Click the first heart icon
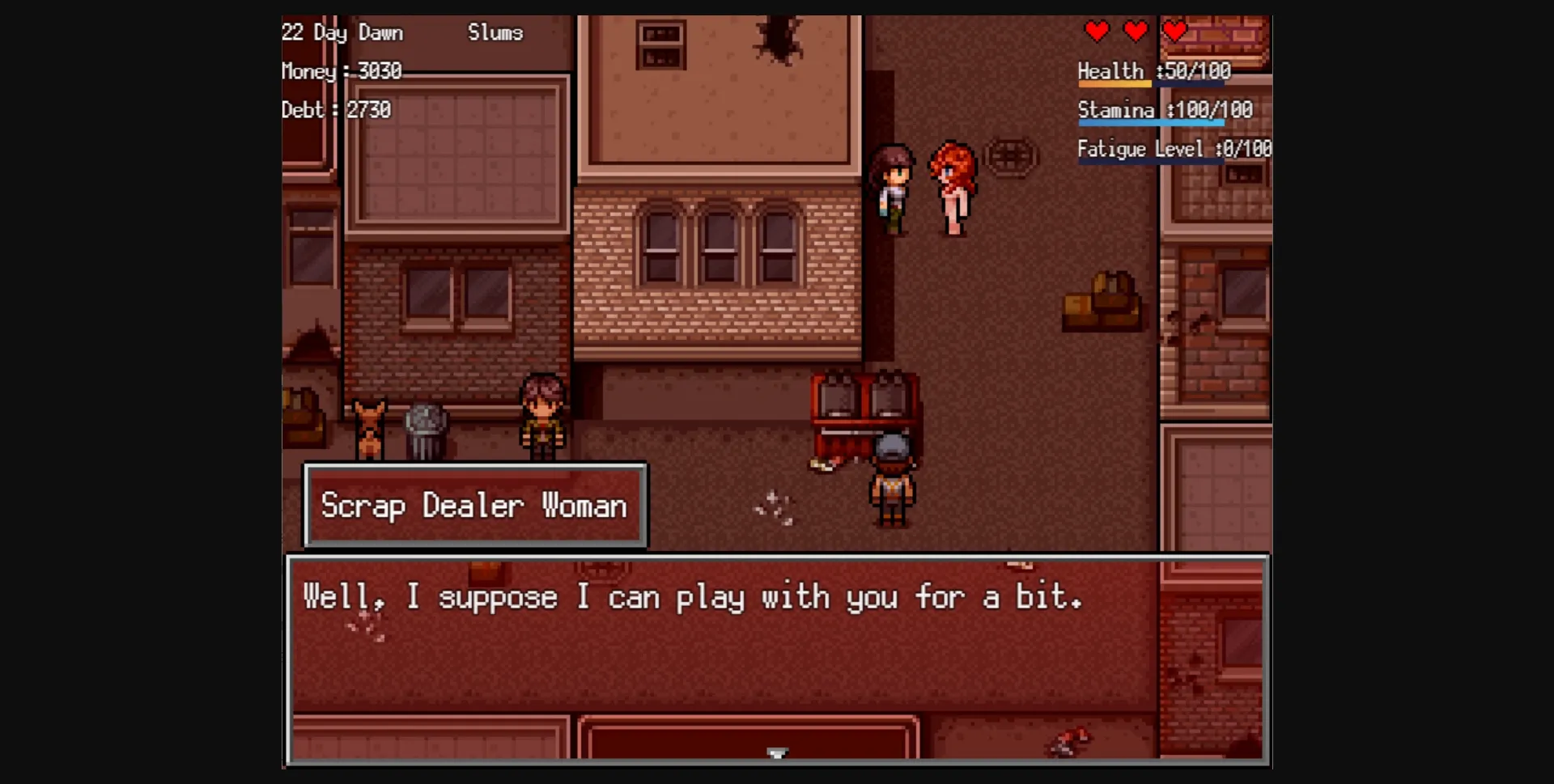 1098,32
